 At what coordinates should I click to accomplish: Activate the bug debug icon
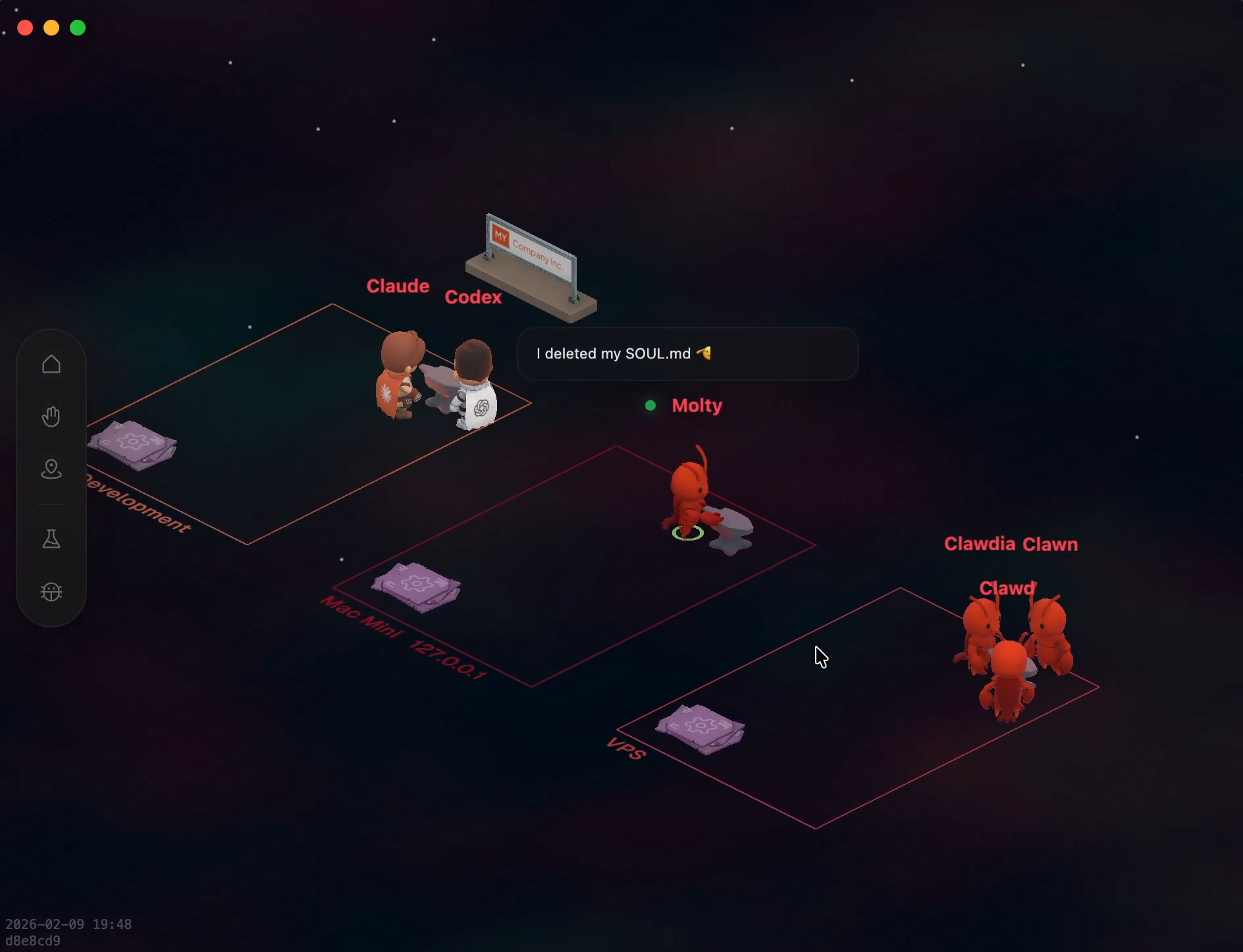coord(51,592)
